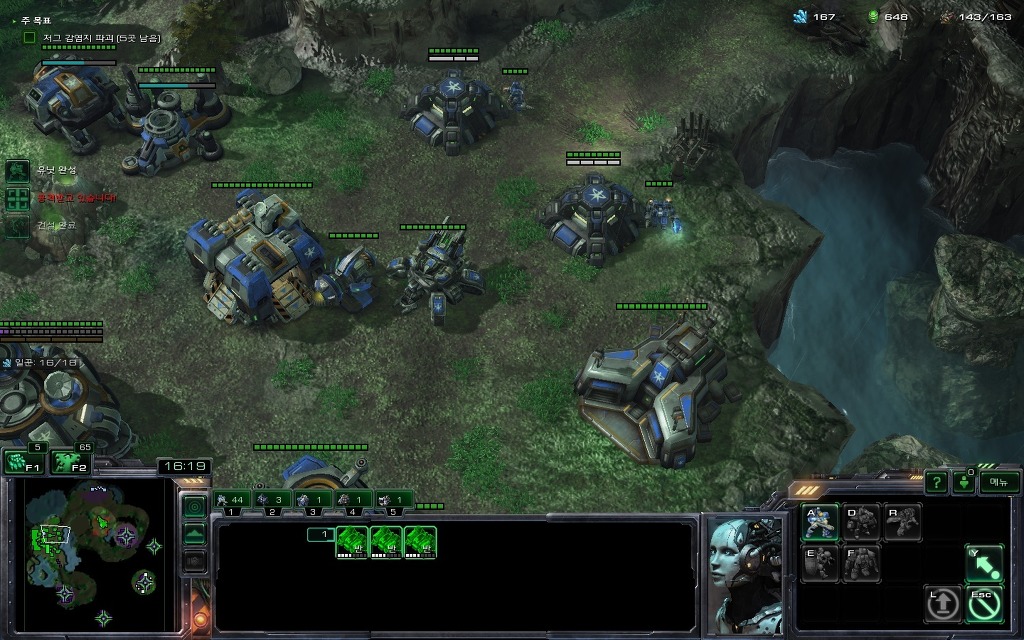
Task: Cancel with the Esc circle-slash command
Action: tap(984, 603)
